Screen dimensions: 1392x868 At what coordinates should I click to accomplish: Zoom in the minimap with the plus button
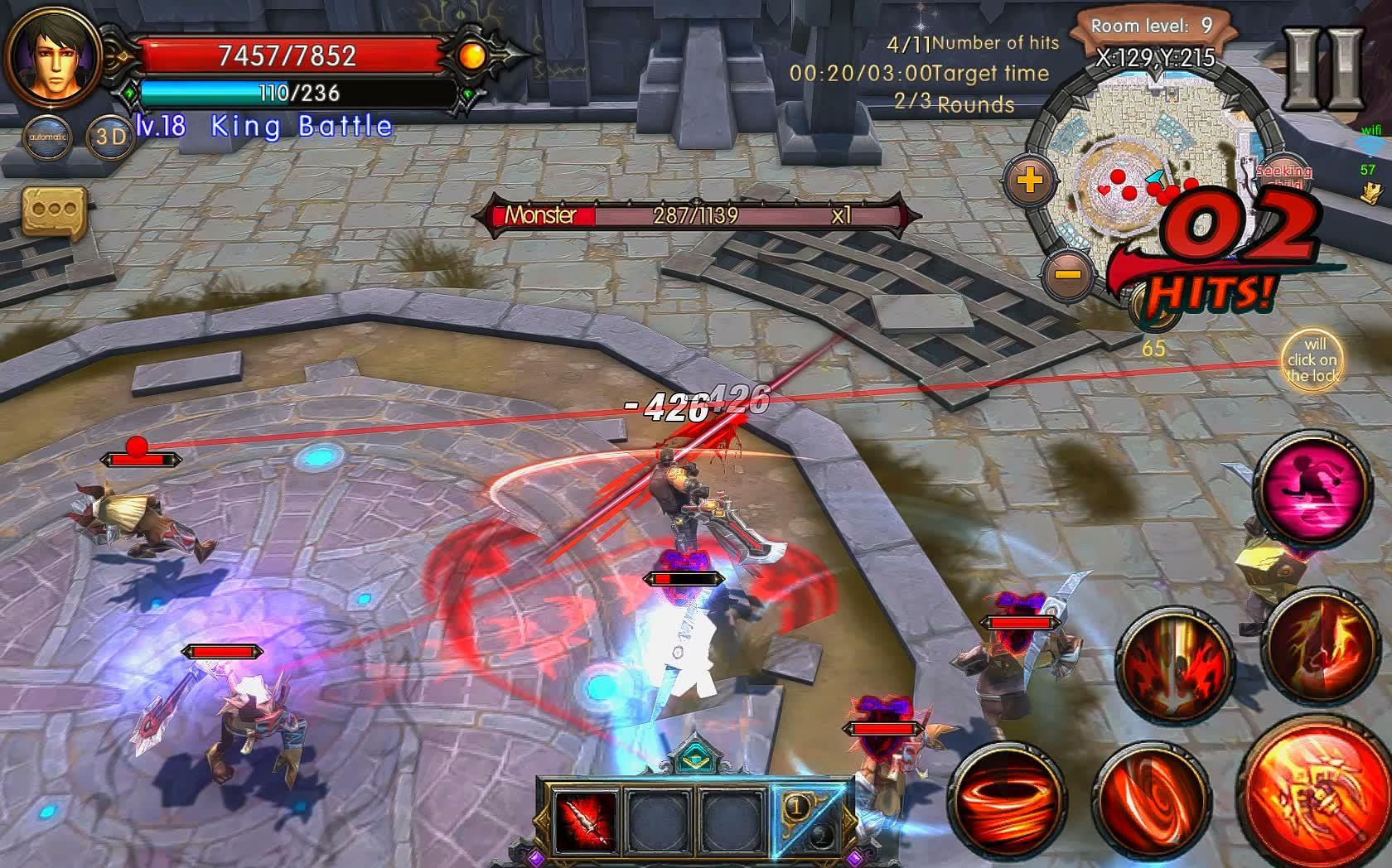(x=1030, y=179)
